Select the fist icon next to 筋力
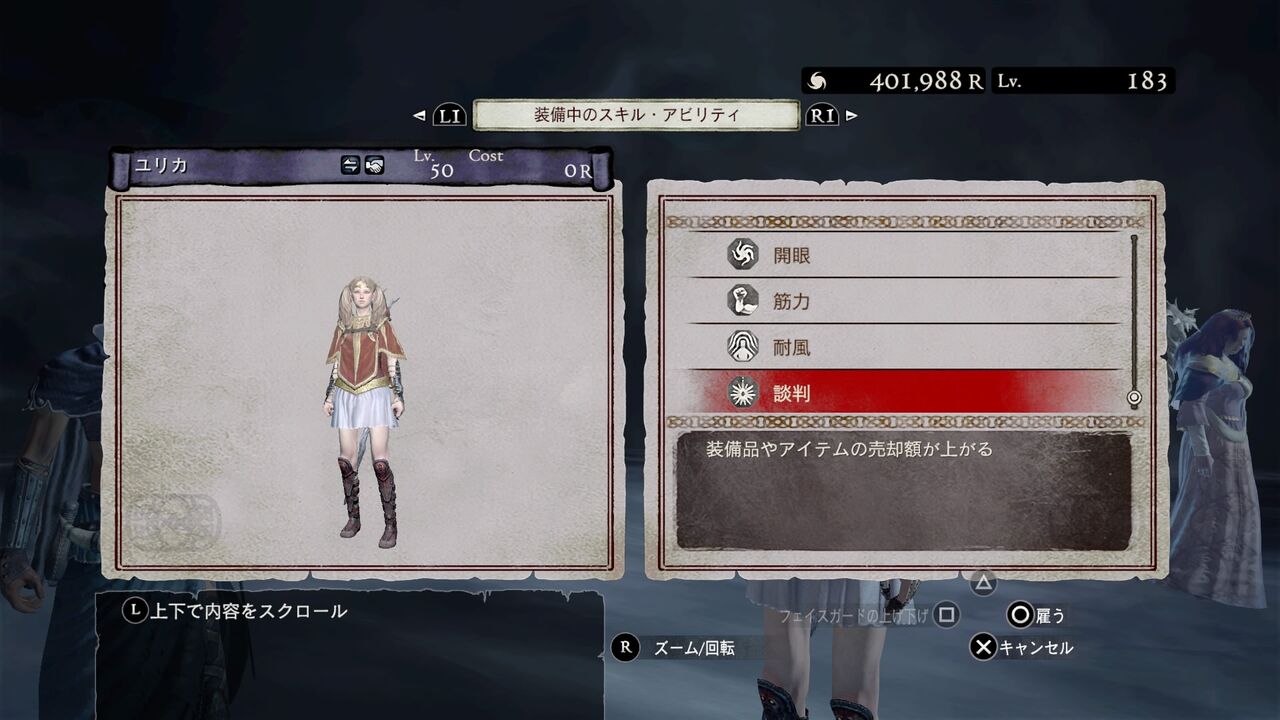 741,301
